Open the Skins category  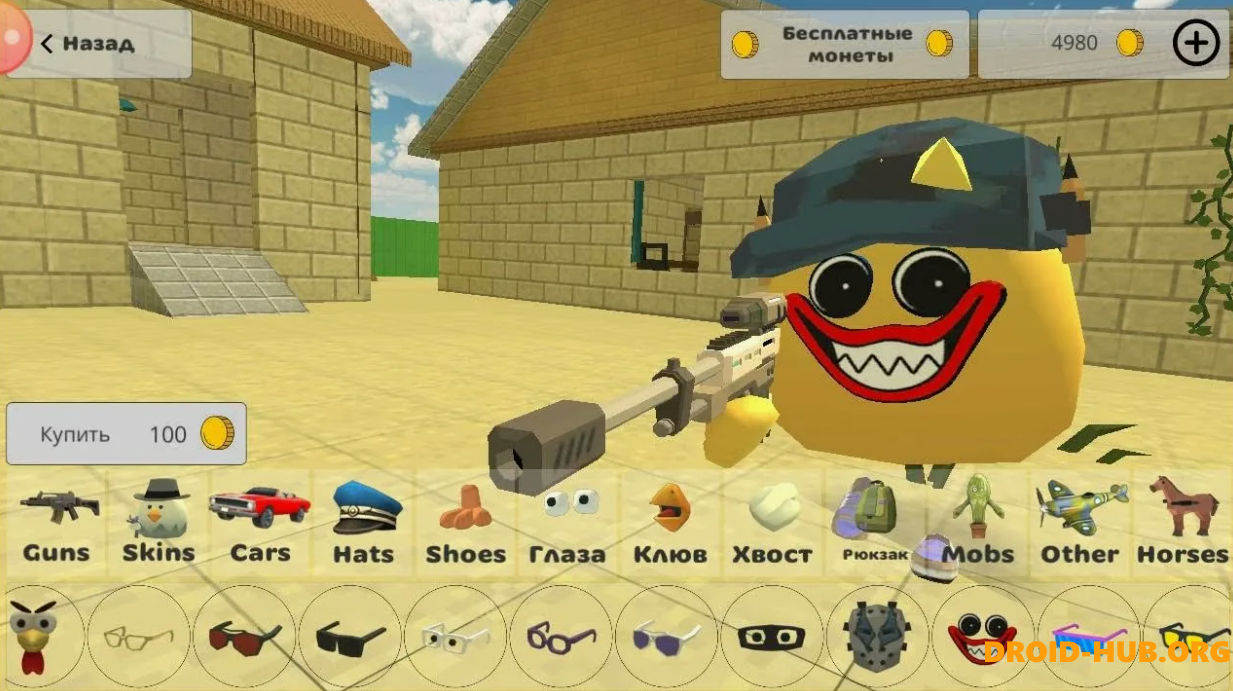[159, 525]
